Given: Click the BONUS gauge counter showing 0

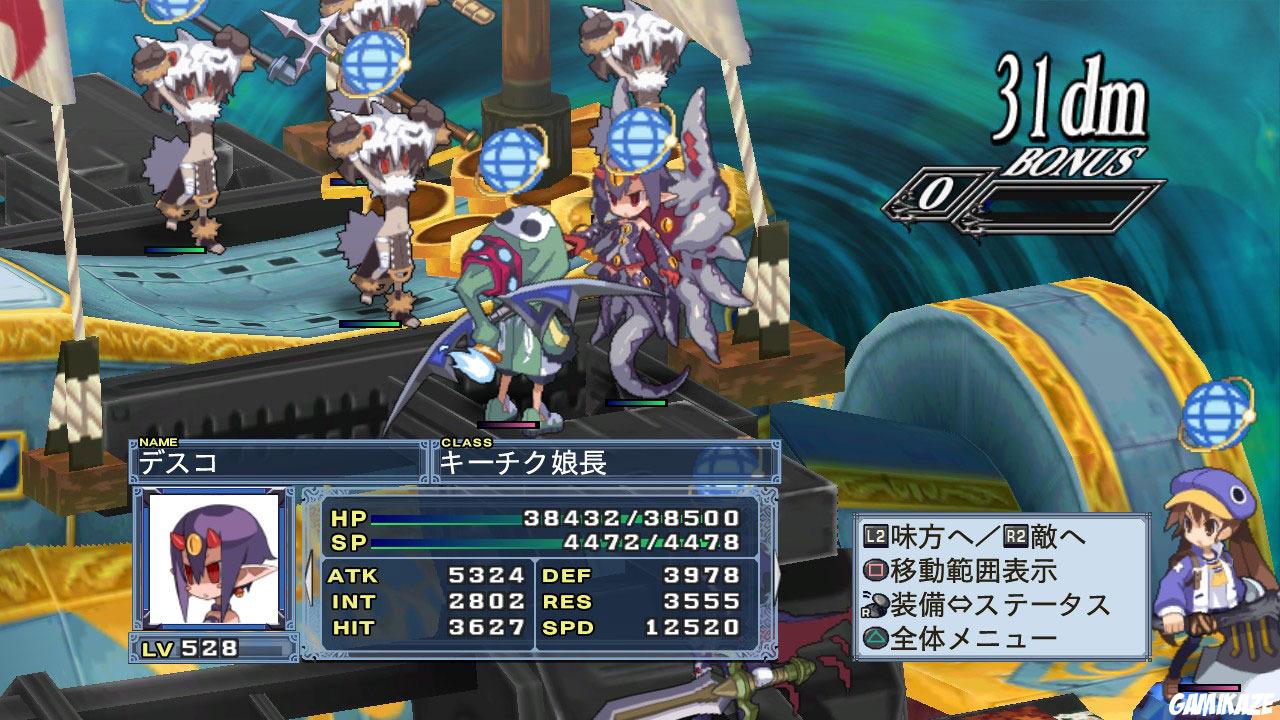Looking at the screenshot, I should coord(938,194).
